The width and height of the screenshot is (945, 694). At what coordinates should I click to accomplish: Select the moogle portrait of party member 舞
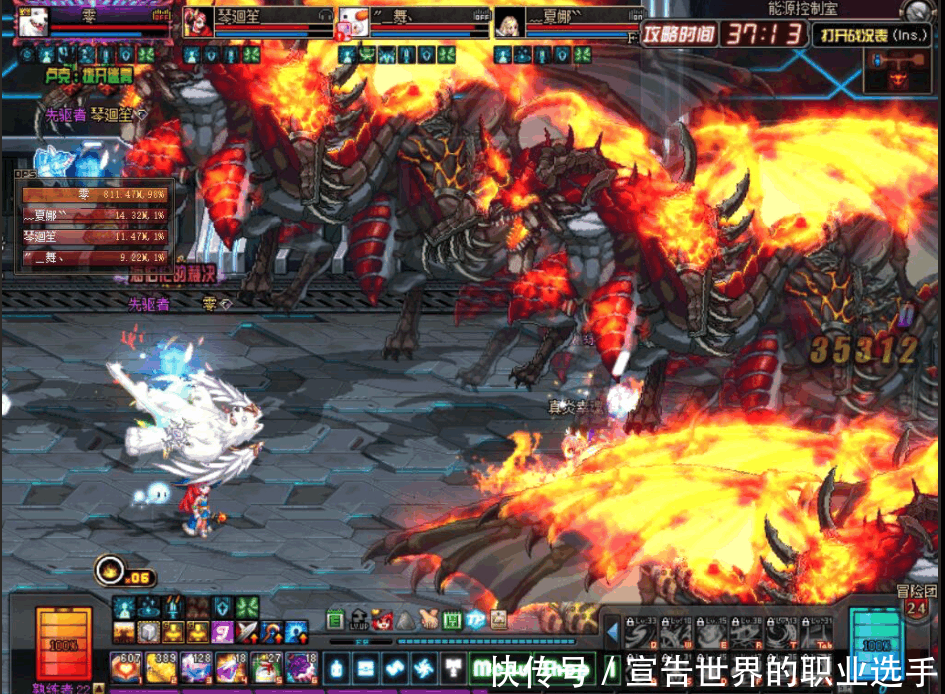coord(353,22)
